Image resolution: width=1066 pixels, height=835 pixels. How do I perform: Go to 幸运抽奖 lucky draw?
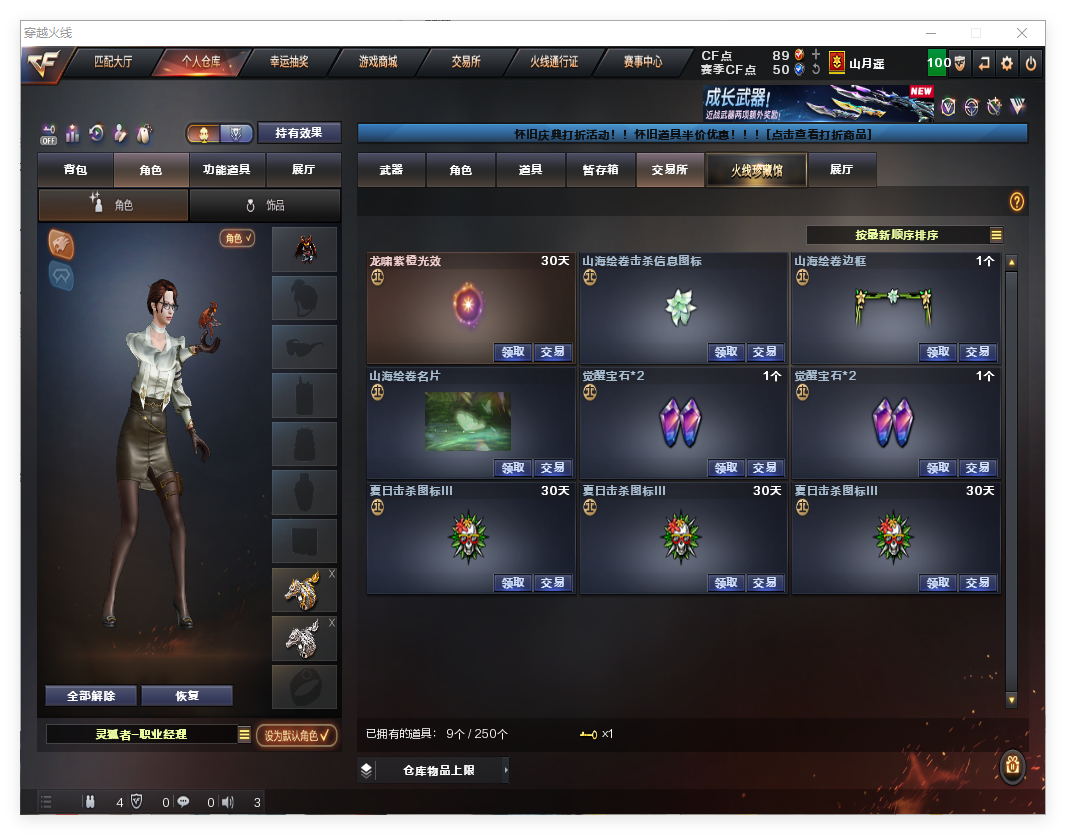(289, 62)
